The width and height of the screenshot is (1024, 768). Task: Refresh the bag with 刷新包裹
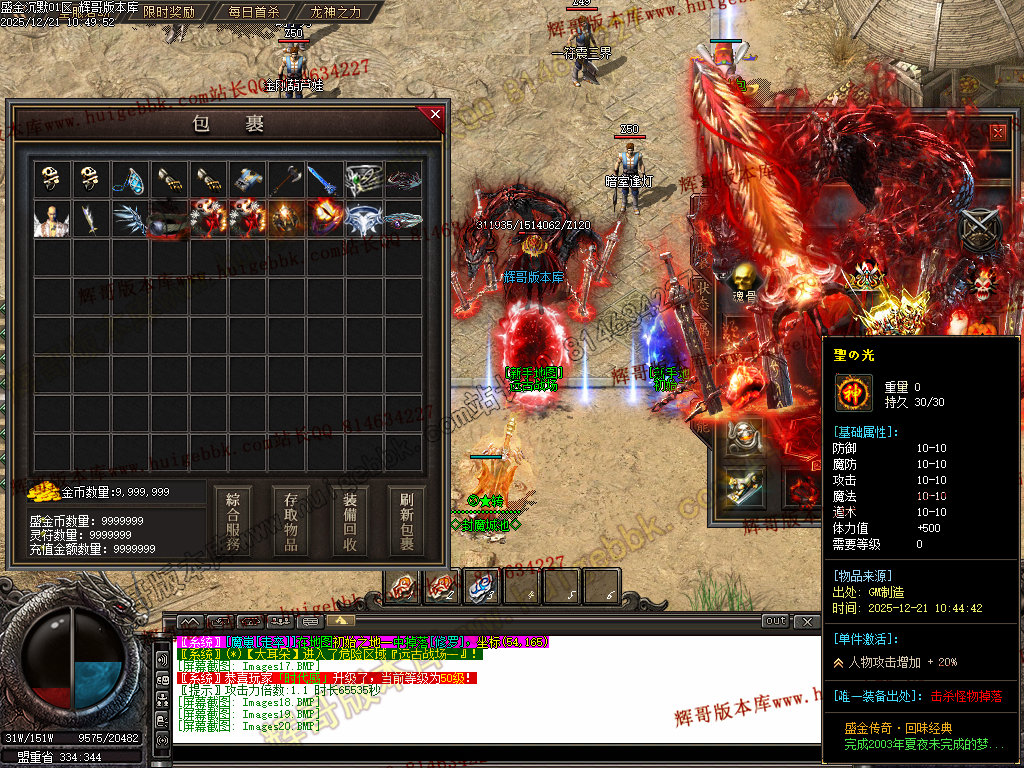pos(407,522)
